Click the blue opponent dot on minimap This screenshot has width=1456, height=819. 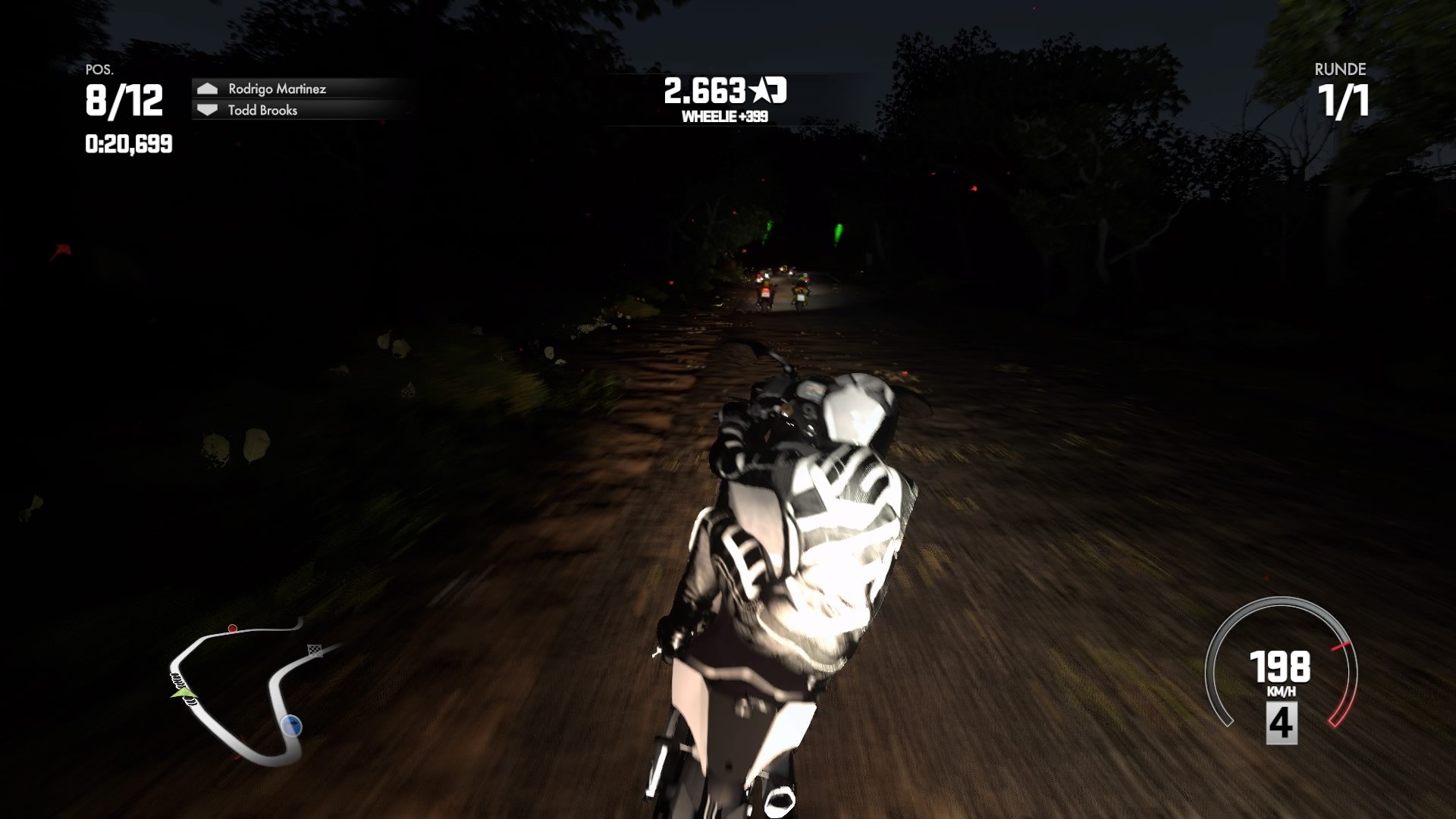coord(291,726)
